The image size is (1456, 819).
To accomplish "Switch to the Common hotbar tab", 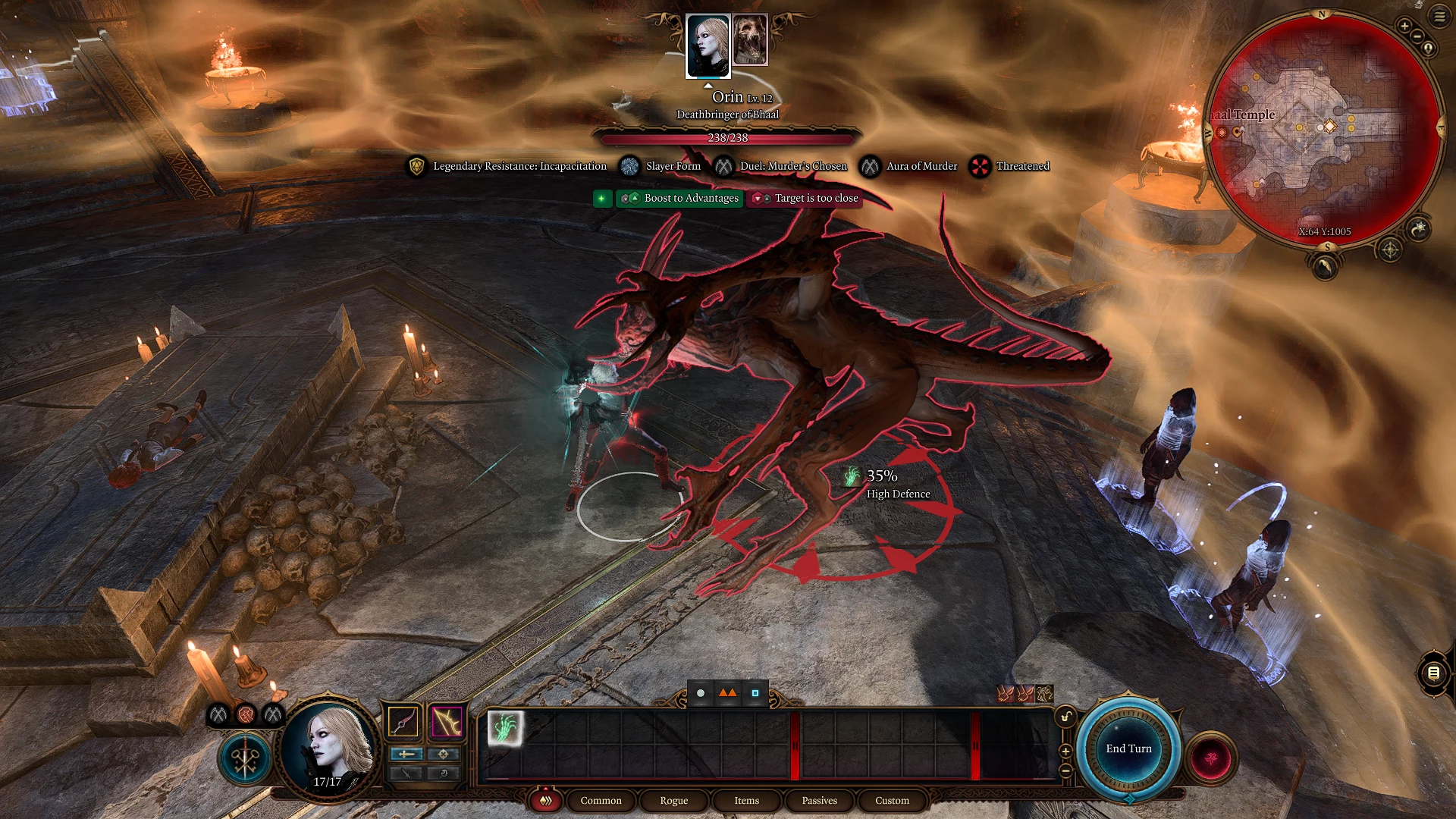I will point(601,801).
